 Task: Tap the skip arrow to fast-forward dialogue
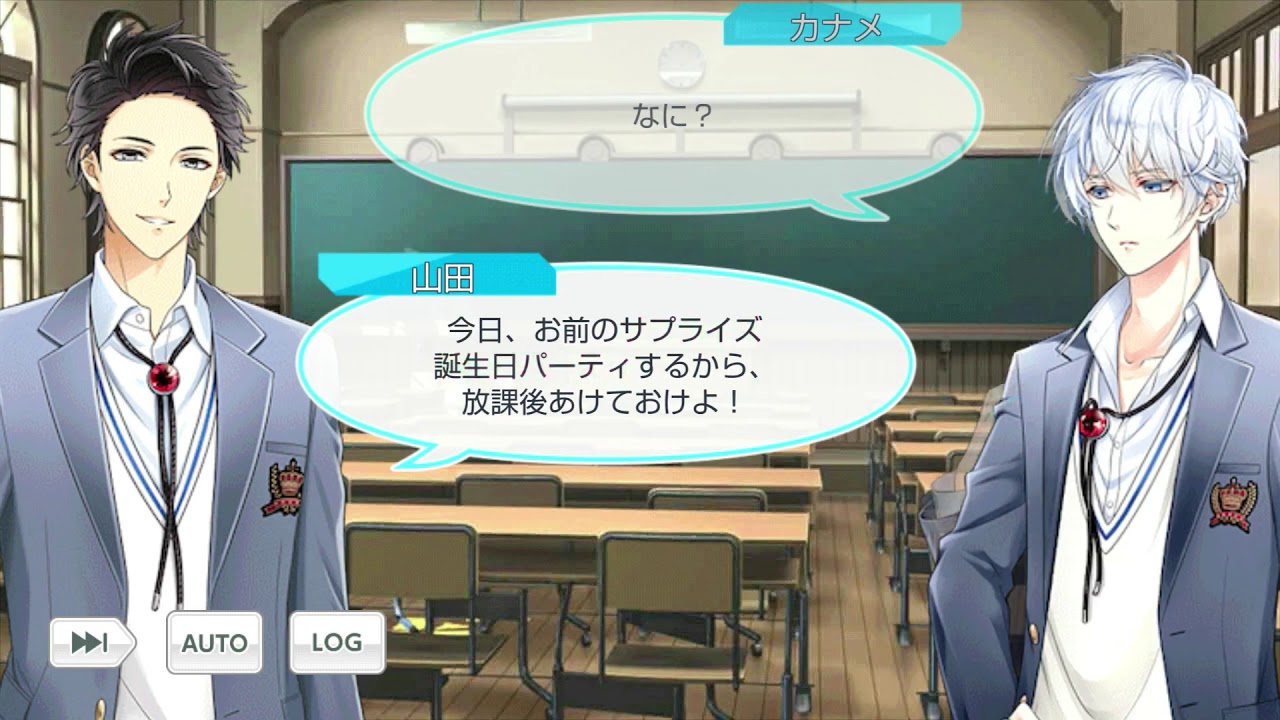91,642
